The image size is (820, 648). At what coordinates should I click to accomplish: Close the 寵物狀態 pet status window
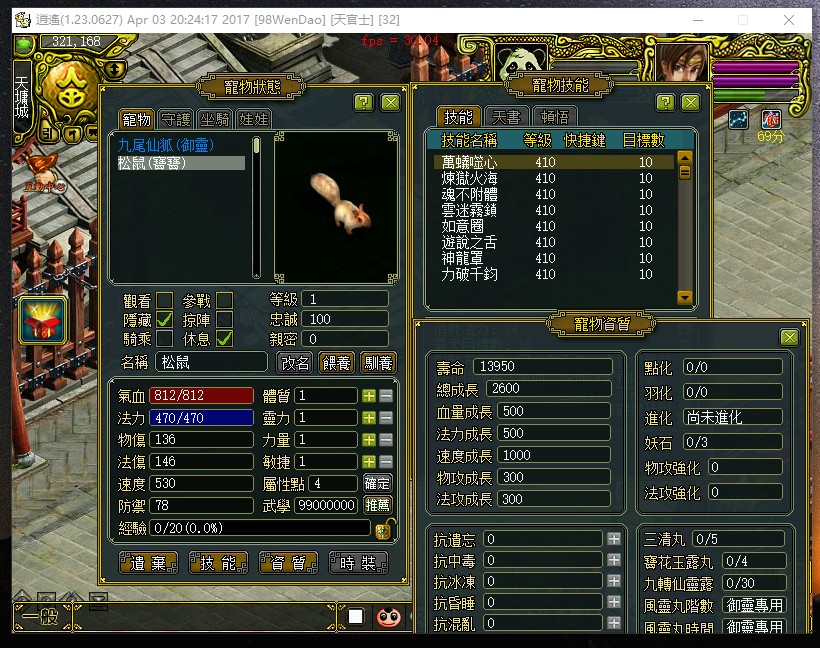click(x=390, y=102)
